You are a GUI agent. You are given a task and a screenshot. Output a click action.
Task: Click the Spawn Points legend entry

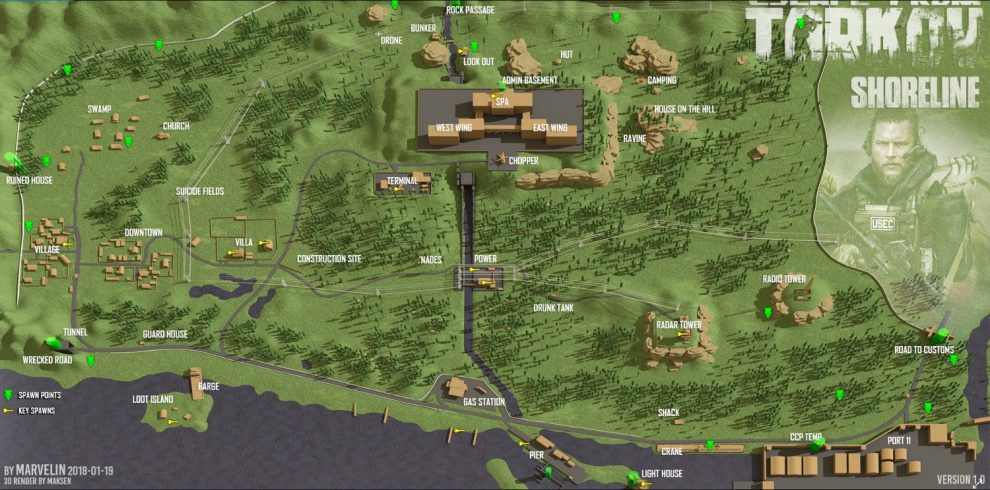tap(37, 396)
